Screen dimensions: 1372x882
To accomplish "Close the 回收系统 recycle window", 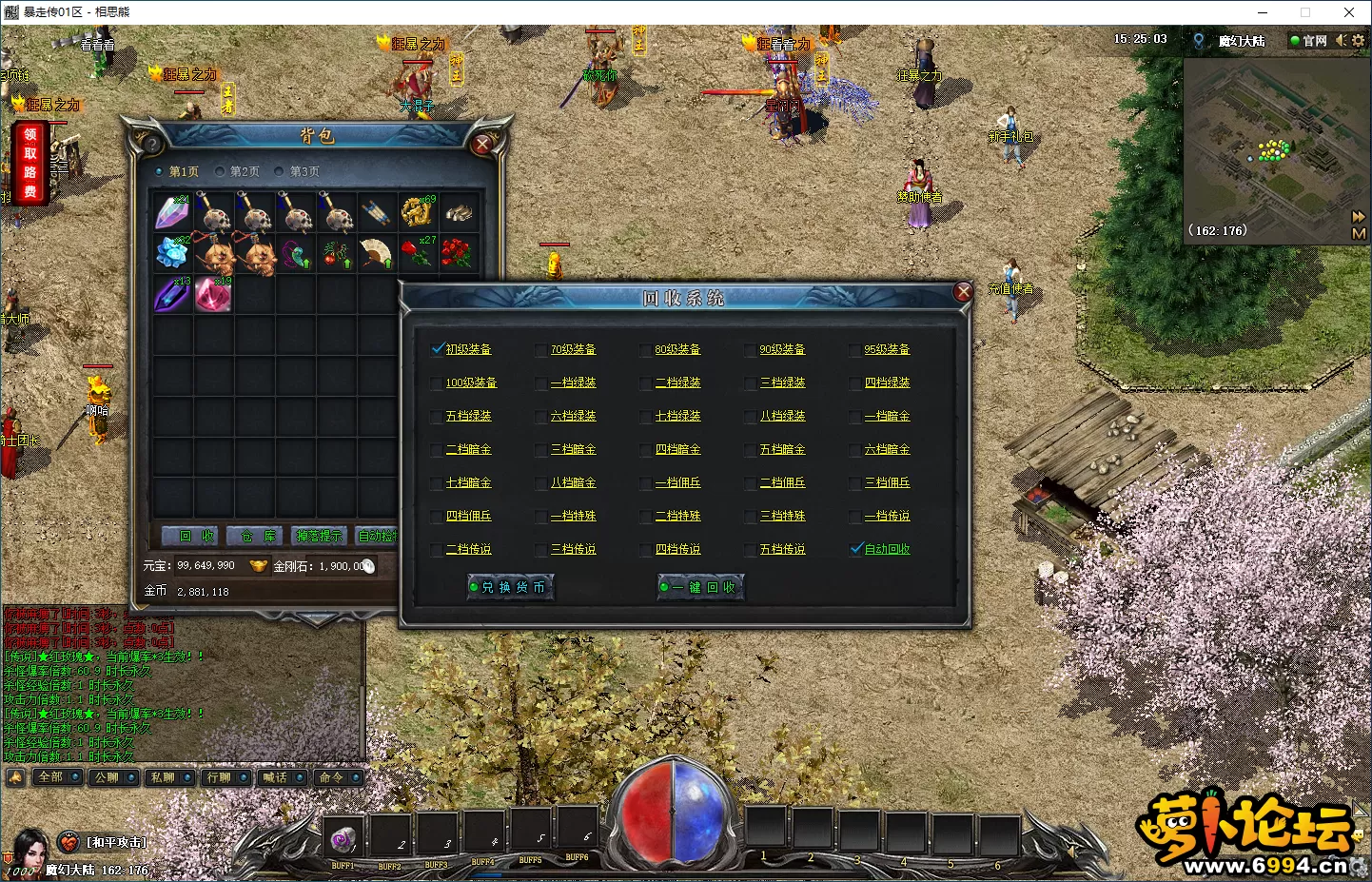I will click(963, 292).
